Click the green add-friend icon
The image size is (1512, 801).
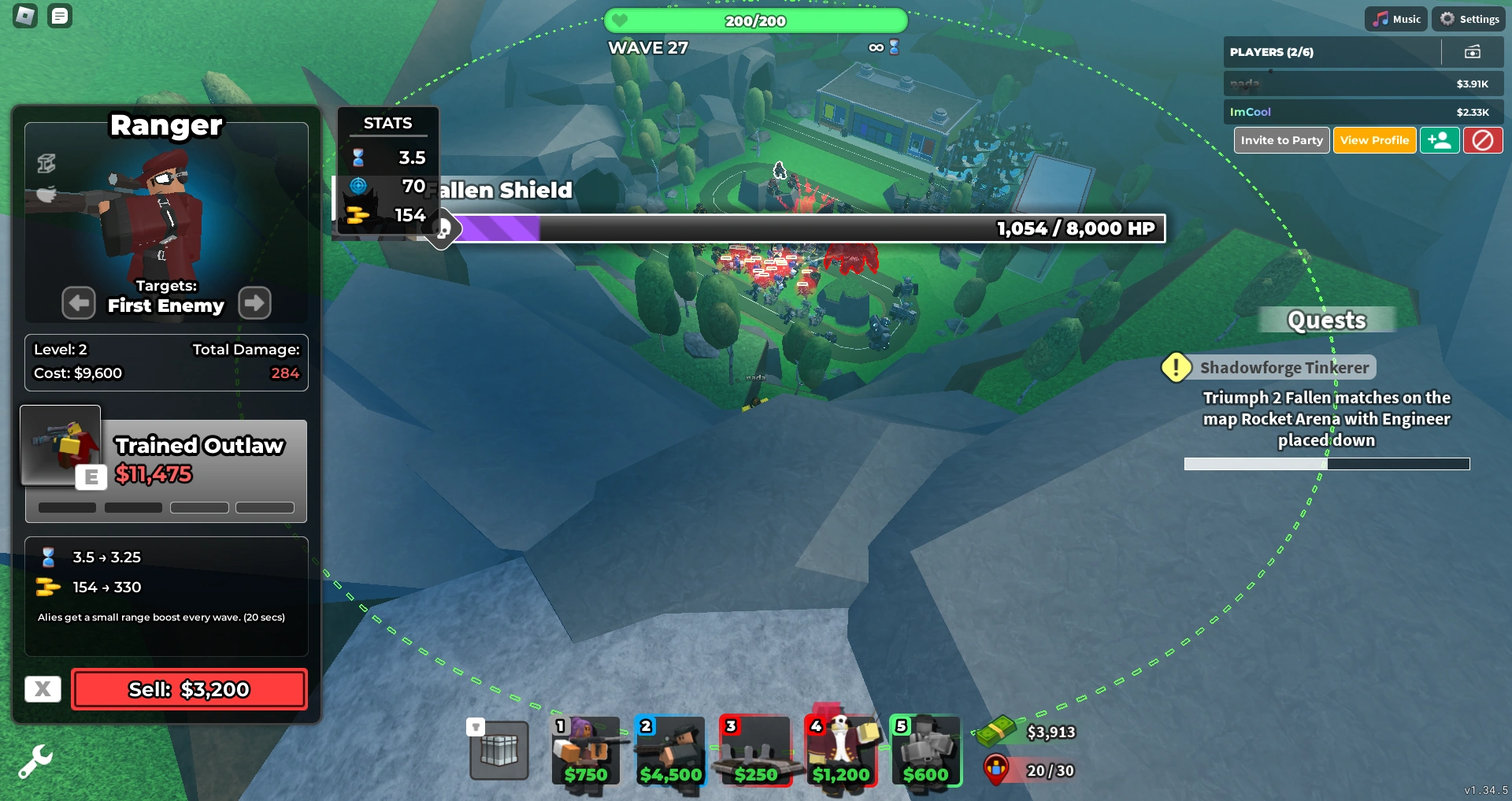tap(1440, 140)
